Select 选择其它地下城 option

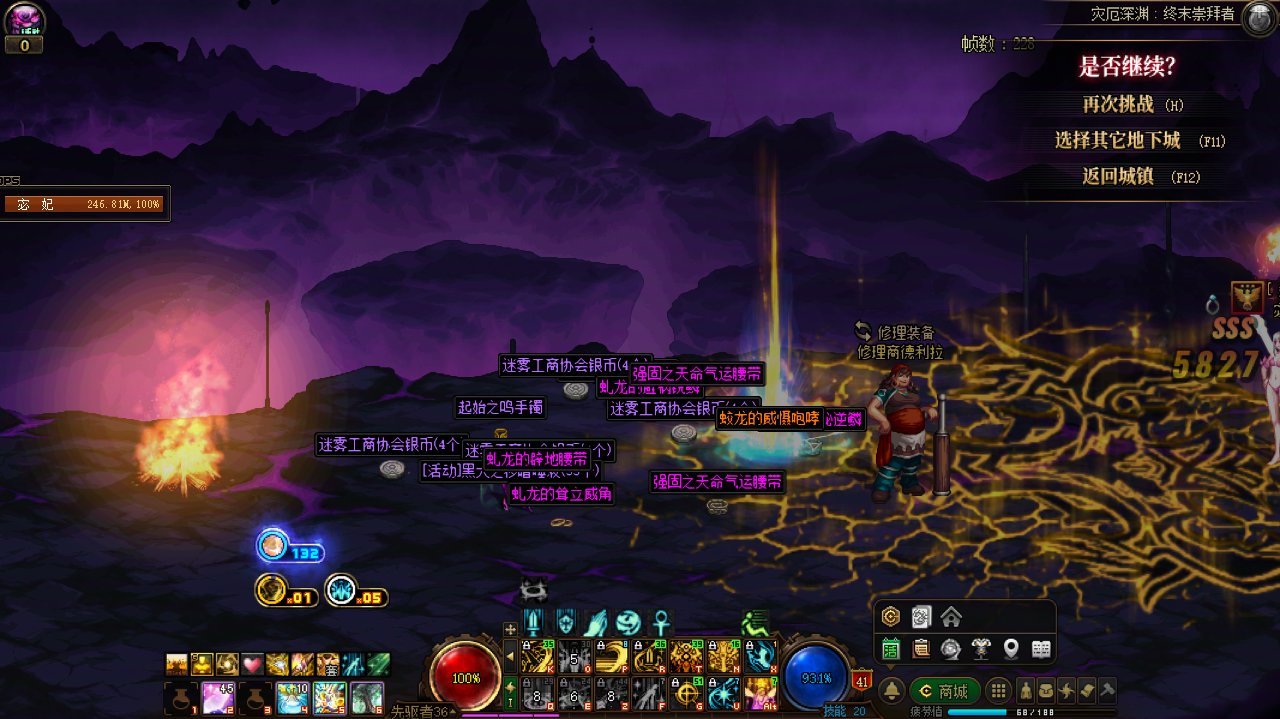point(1138,141)
